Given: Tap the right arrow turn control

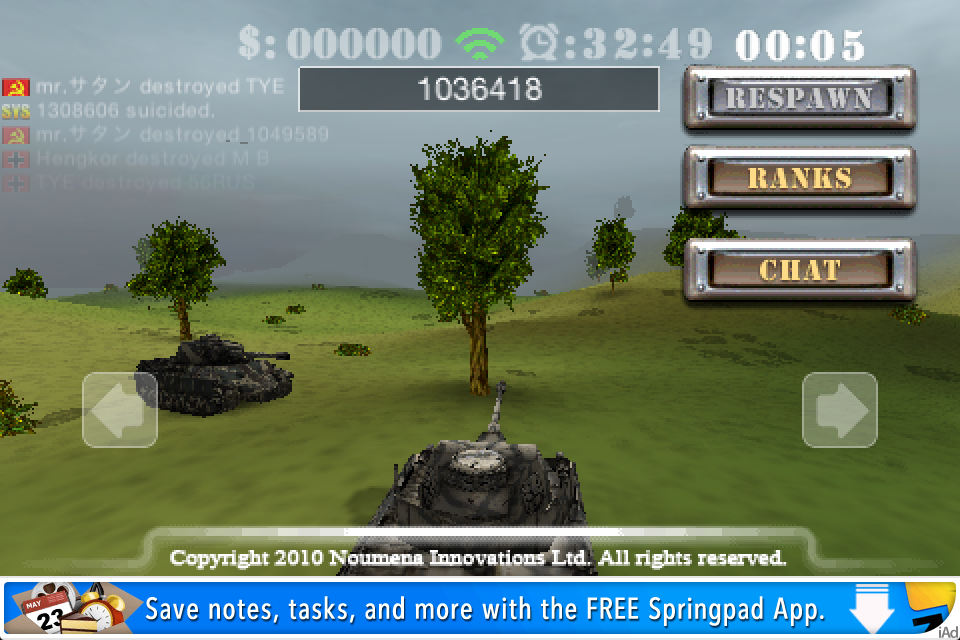Looking at the screenshot, I should point(840,410).
